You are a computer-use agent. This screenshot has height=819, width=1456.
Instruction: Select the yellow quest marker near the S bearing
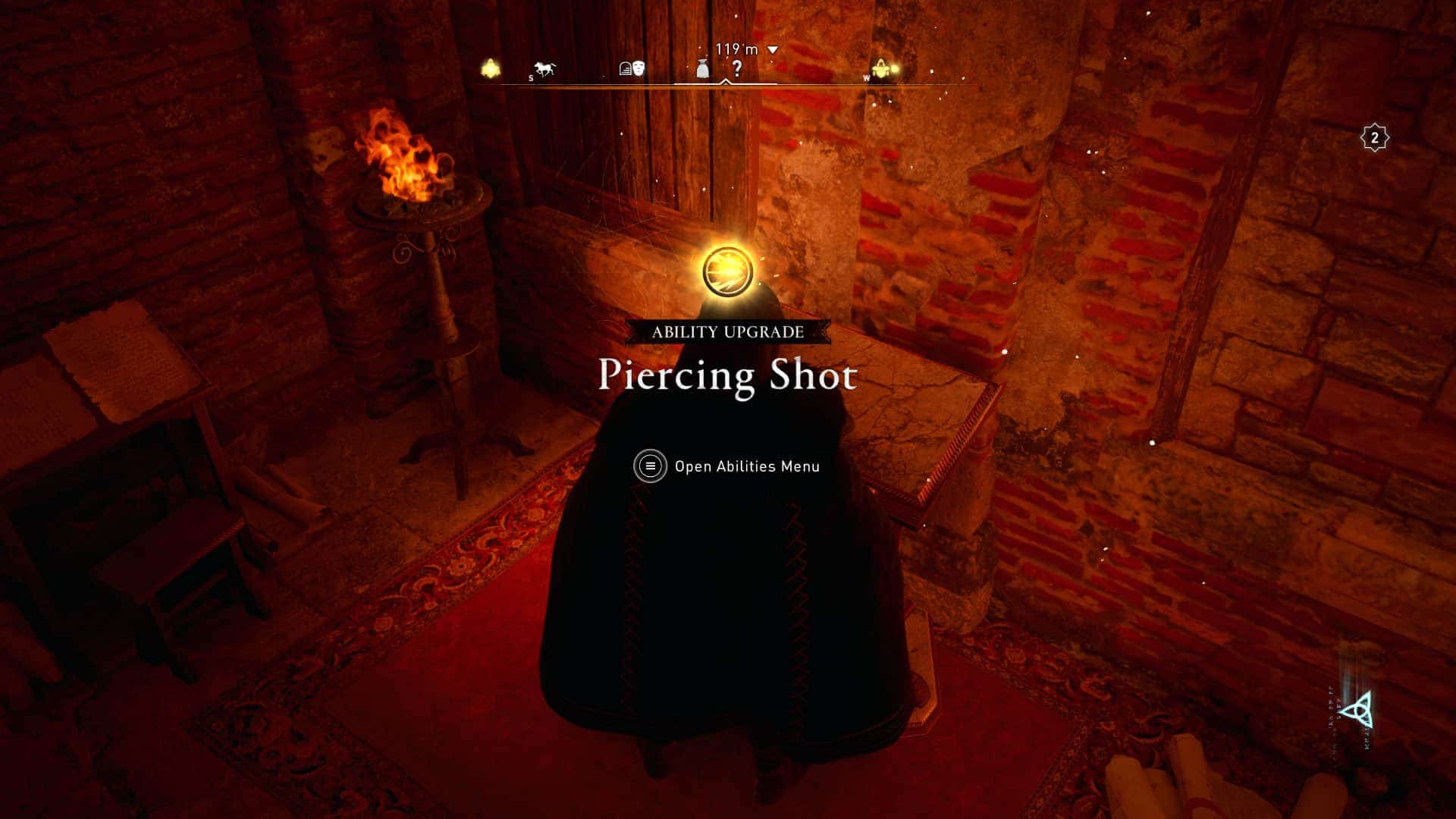coord(491,68)
